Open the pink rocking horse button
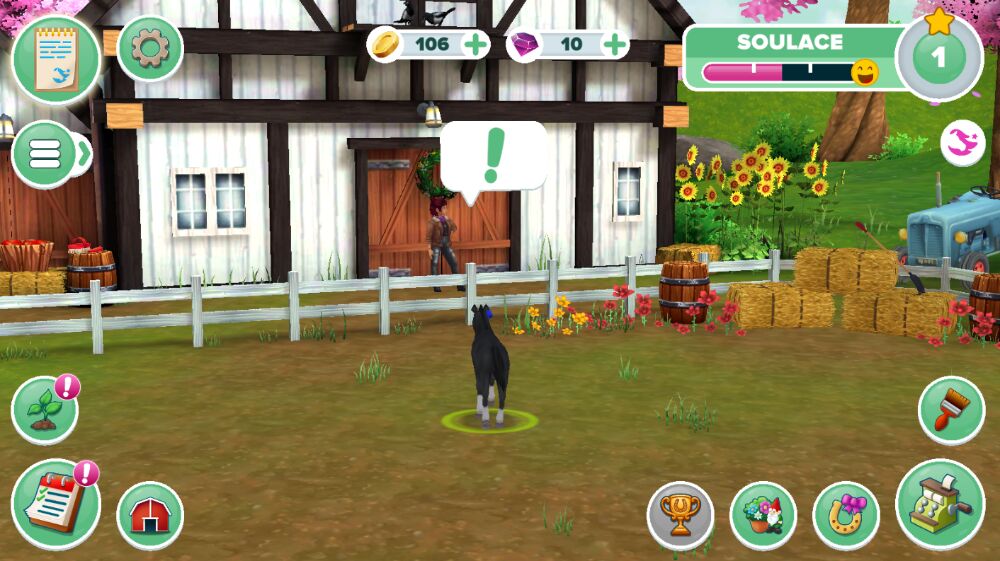1000x561 pixels. coord(962,144)
